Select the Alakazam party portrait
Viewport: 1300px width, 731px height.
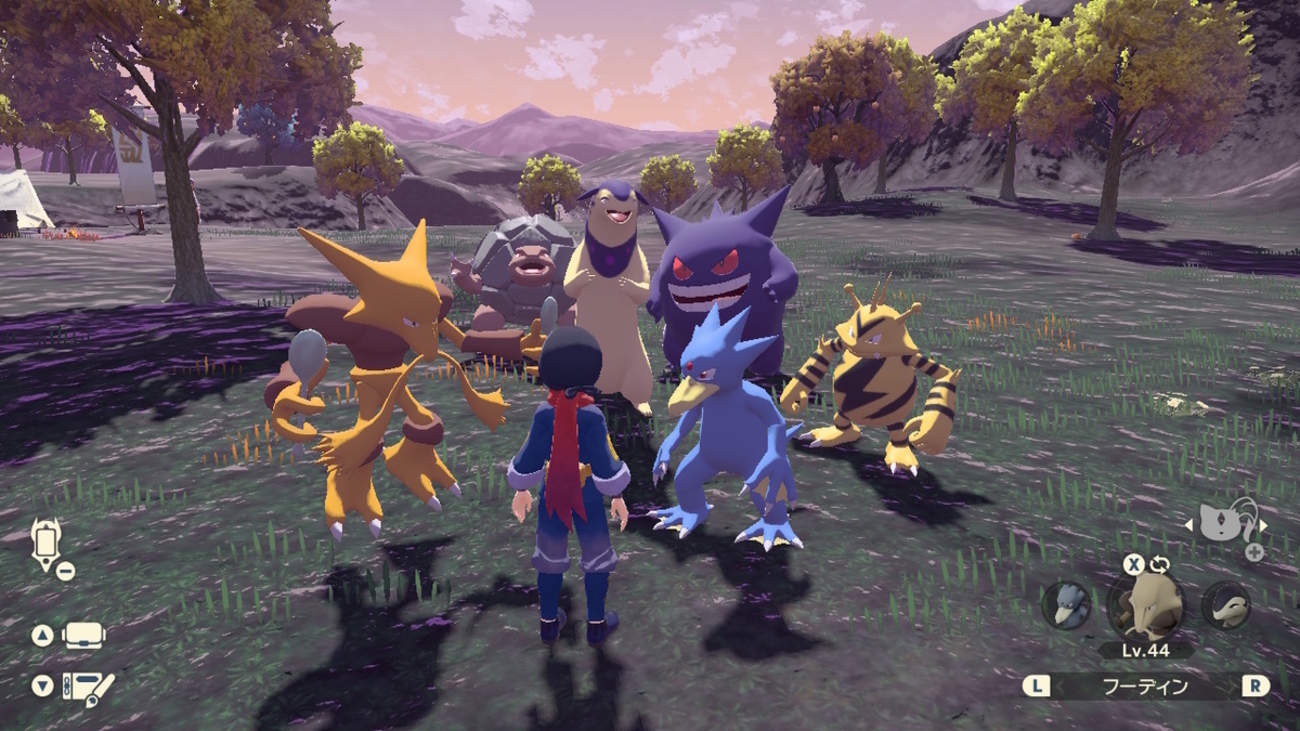[x=1145, y=606]
